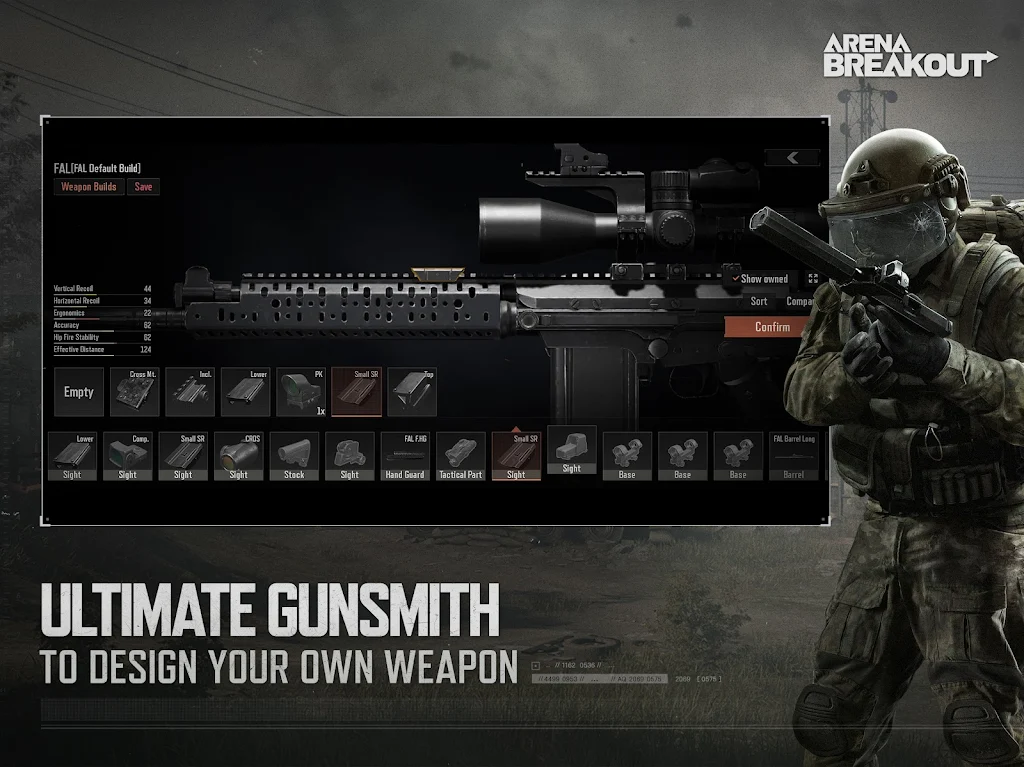Viewport: 1024px width, 767px height.
Task: Save the current FAL build
Action: click(144, 187)
